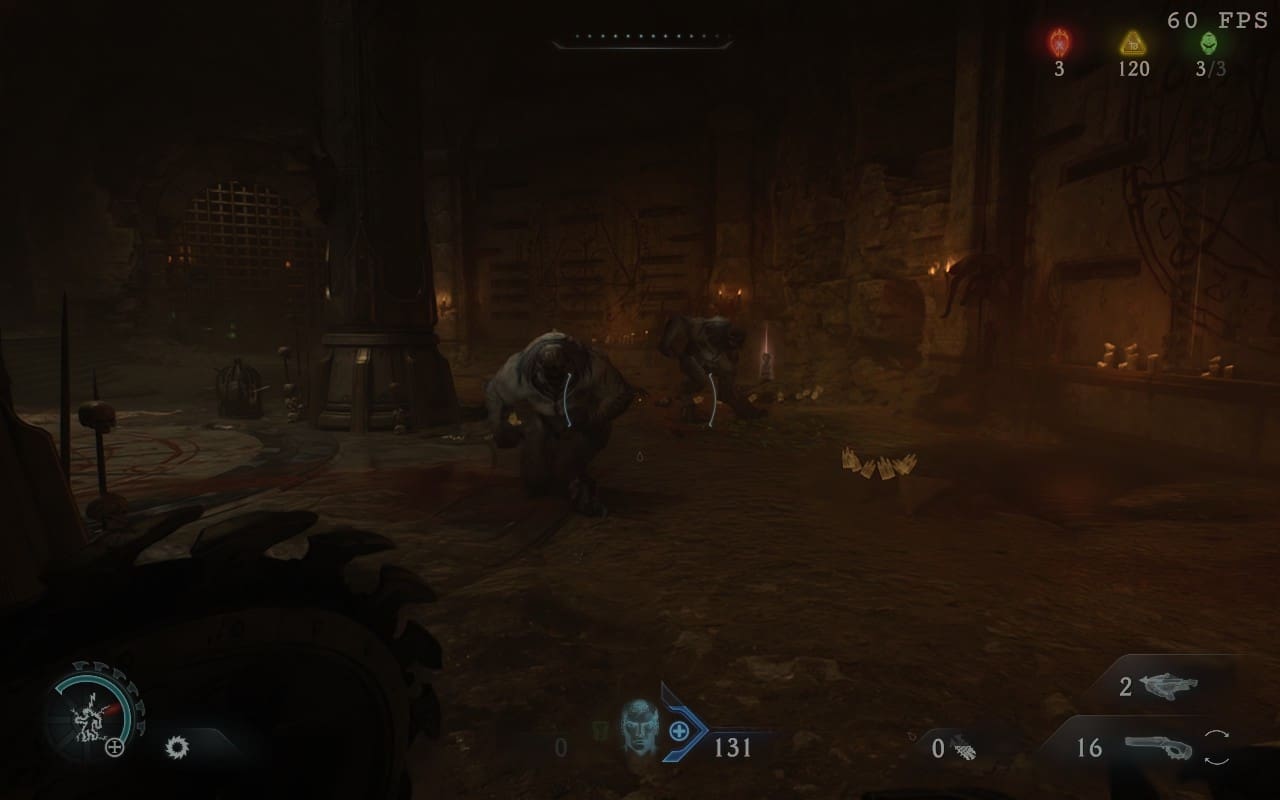Image resolution: width=1280 pixels, height=800 pixels.
Task: Click the green helmet icon
Action: pyautogui.click(x=1209, y=43)
